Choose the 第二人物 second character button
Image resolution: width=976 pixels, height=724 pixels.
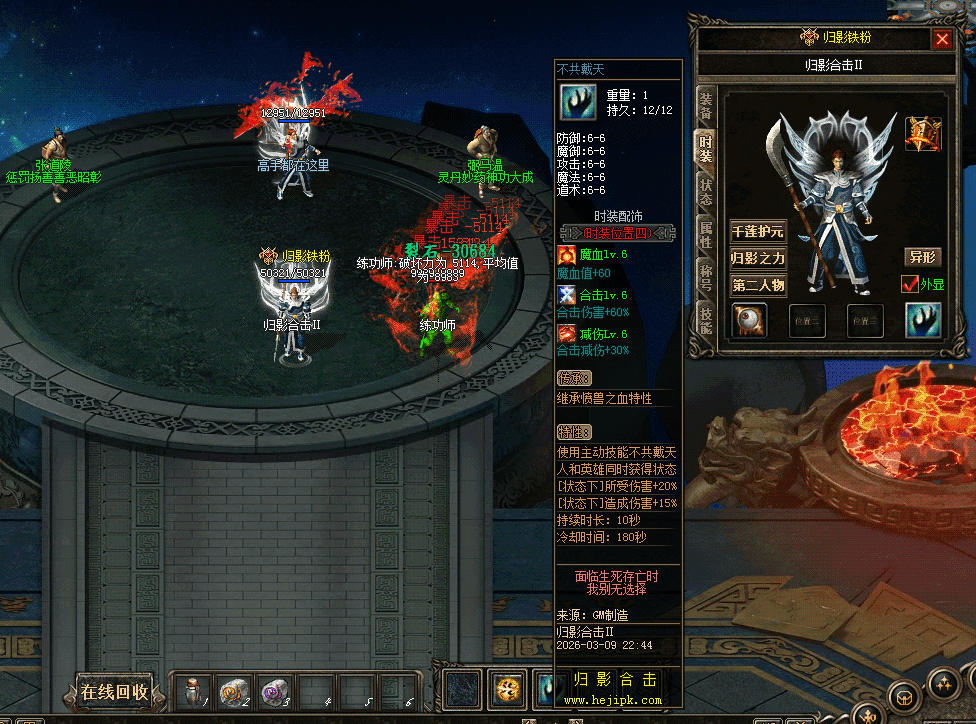757,285
